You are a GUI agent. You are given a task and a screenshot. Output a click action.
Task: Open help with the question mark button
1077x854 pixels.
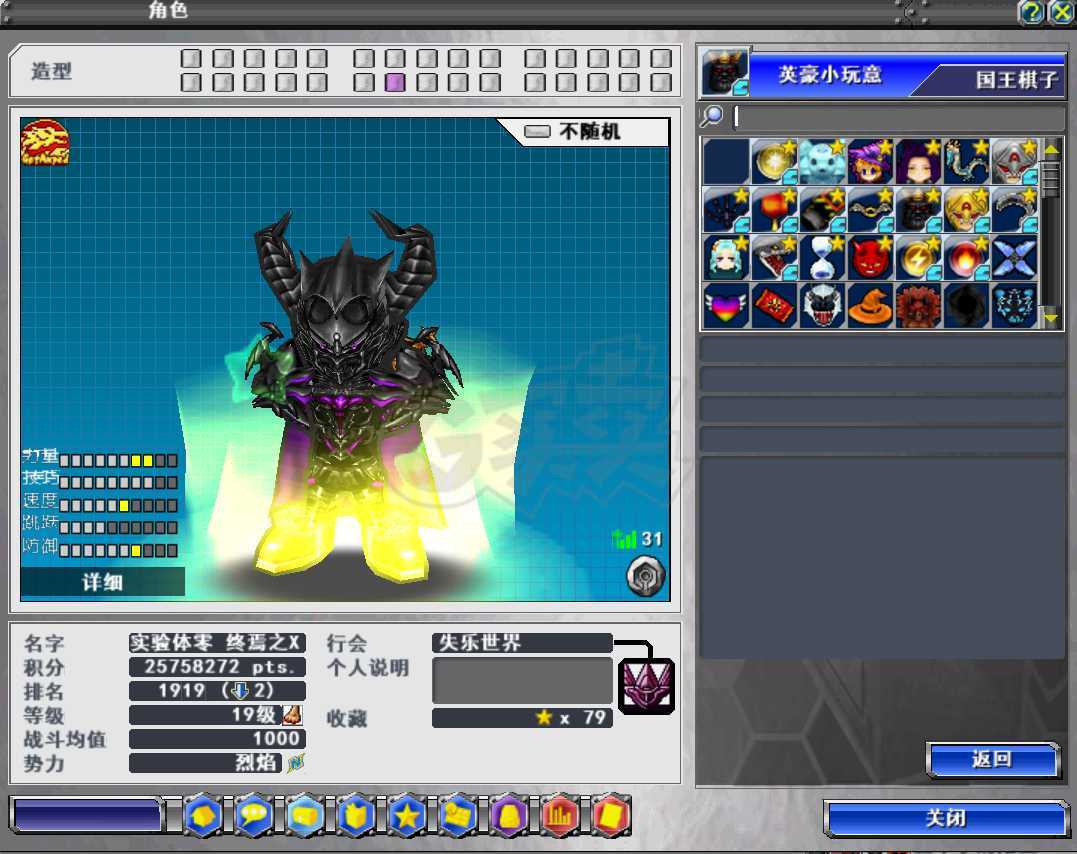point(1031,12)
